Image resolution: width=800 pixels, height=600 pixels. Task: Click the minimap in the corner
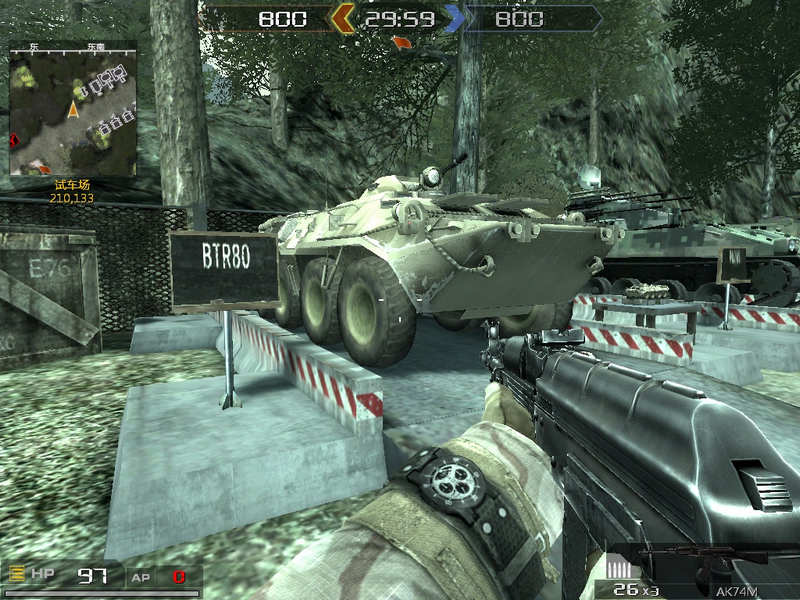72,108
